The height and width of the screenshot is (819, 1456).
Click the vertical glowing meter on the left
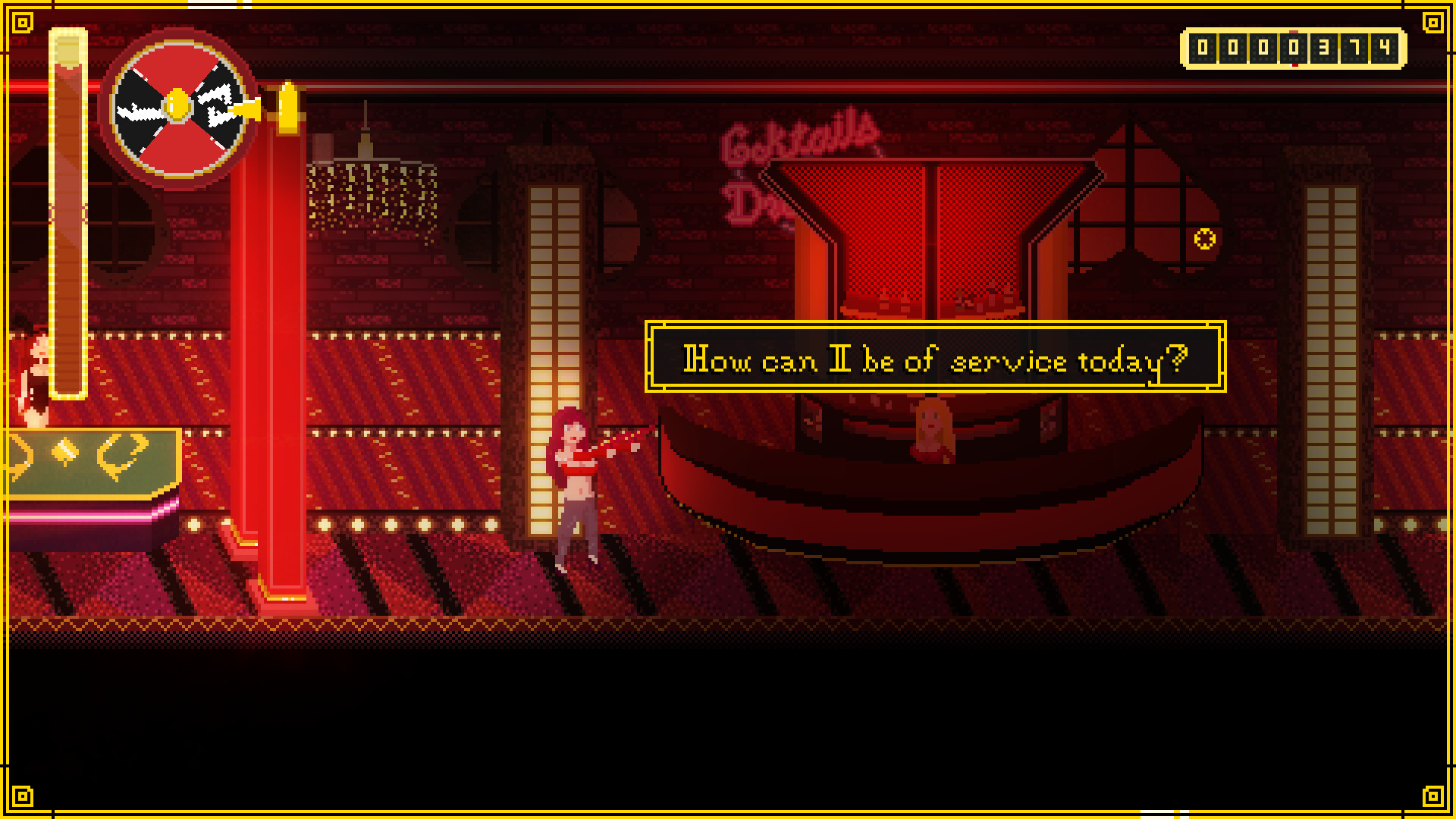(67, 212)
